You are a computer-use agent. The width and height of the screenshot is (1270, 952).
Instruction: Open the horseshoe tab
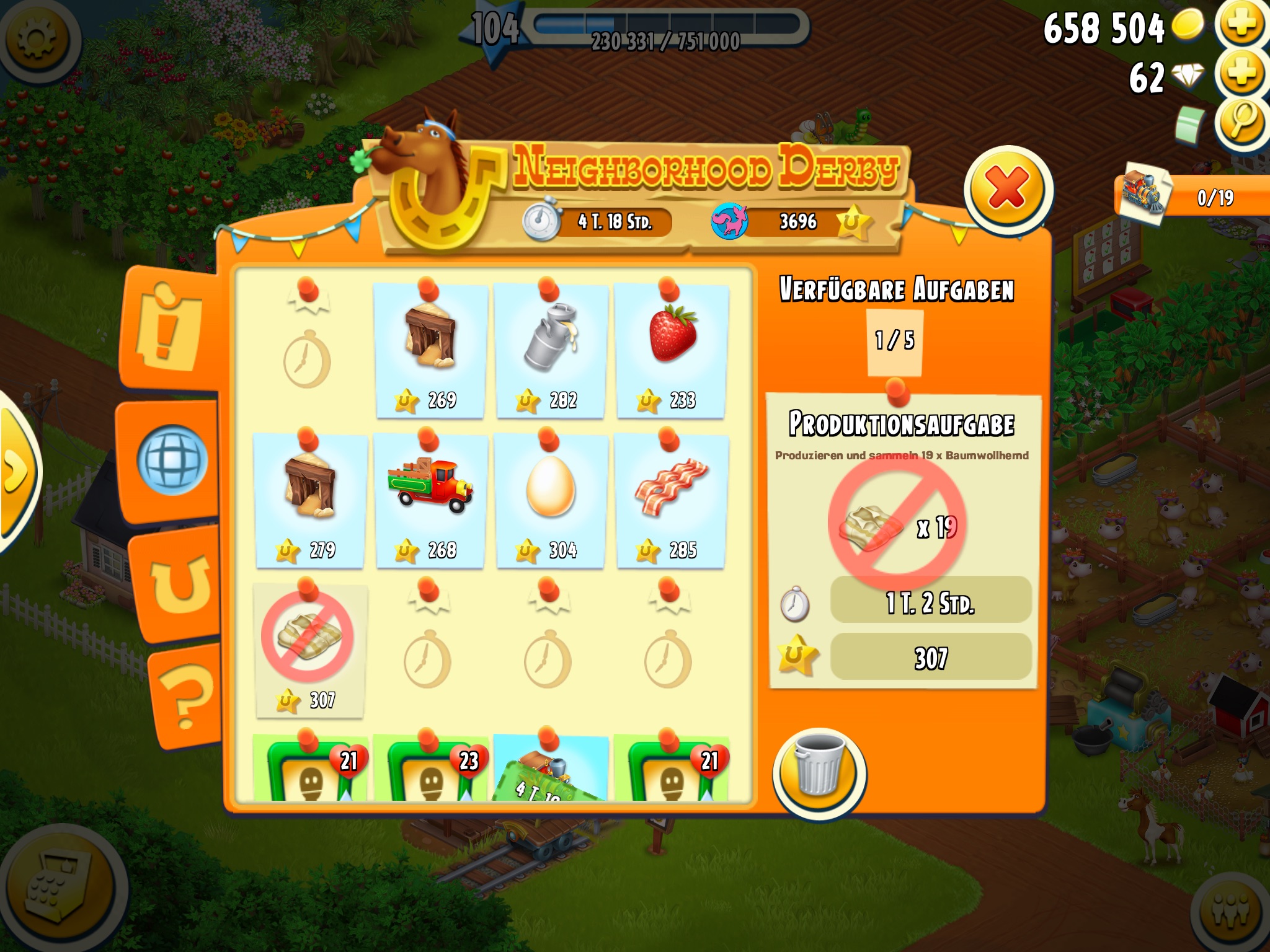pyautogui.click(x=180, y=583)
